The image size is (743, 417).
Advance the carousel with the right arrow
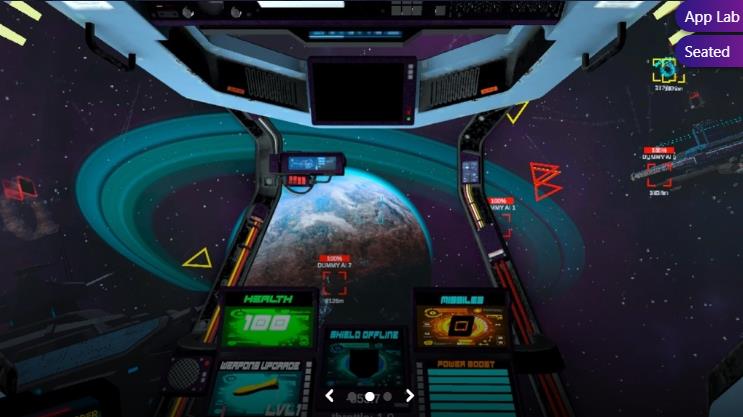(x=409, y=396)
